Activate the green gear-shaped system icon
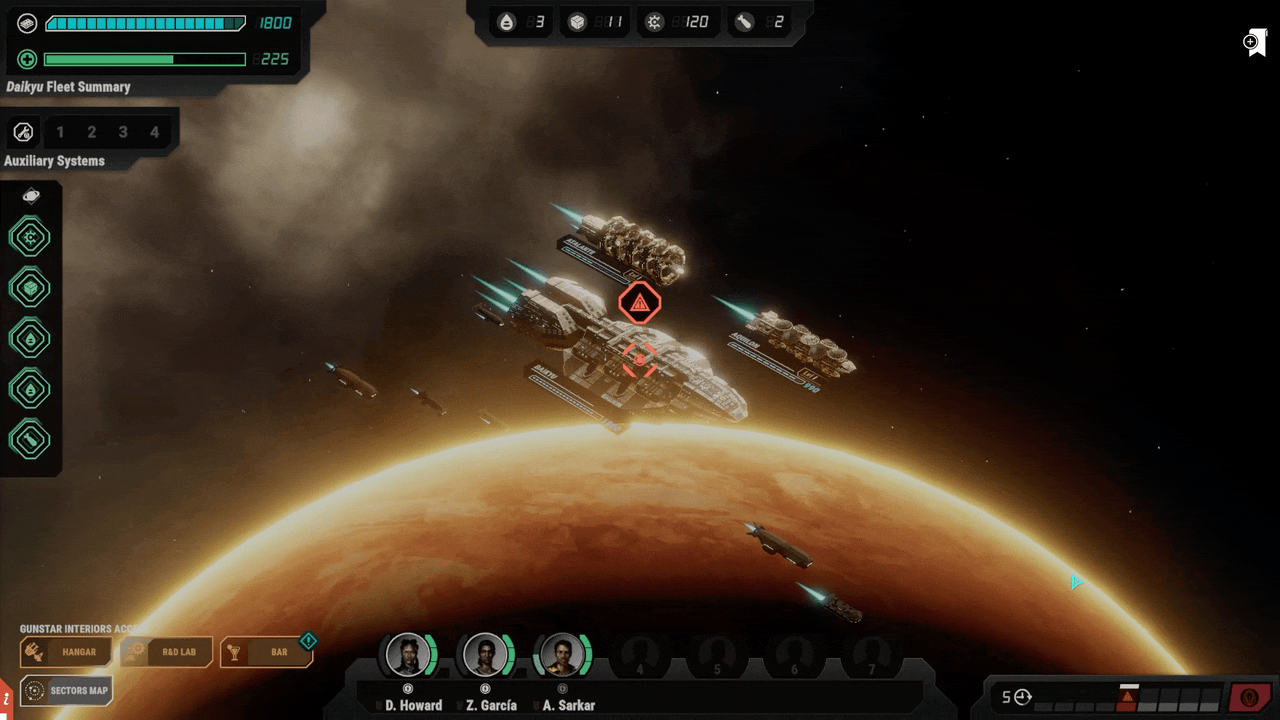Screen dimensions: 1280x720 (30, 238)
